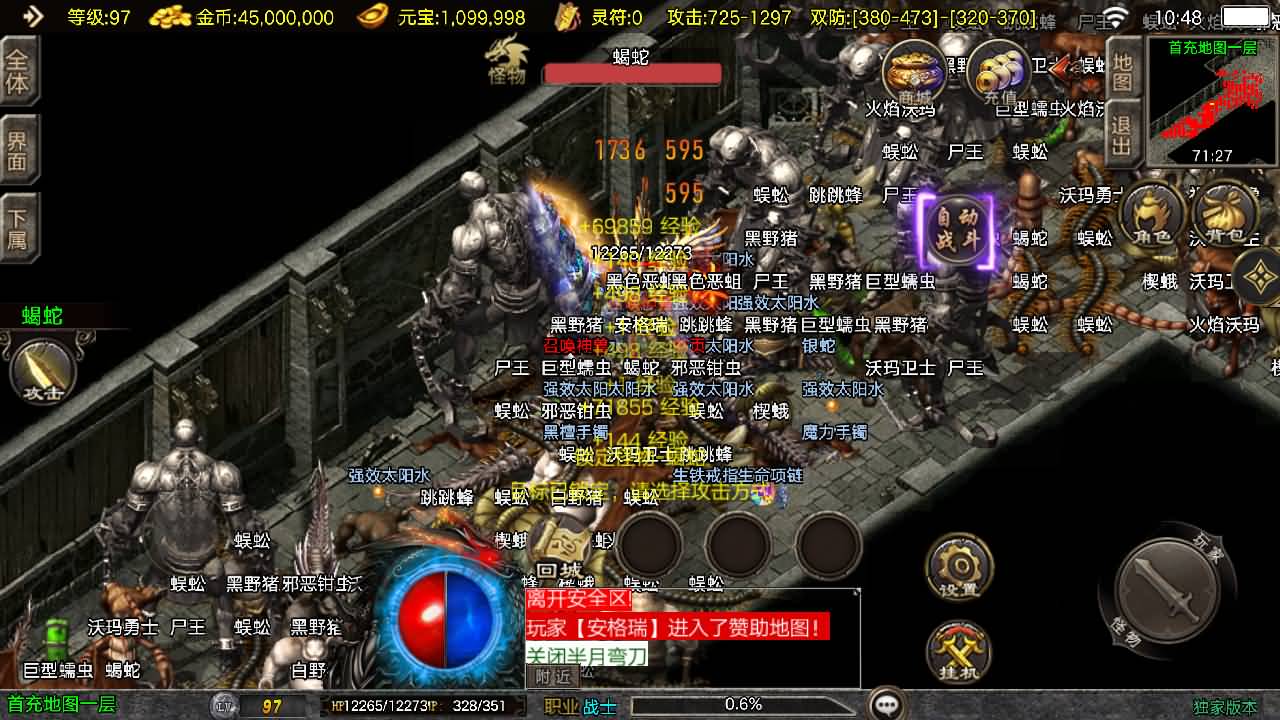Open the chat speech-bubble icon
This screenshot has height=720, width=1280.
point(886,704)
